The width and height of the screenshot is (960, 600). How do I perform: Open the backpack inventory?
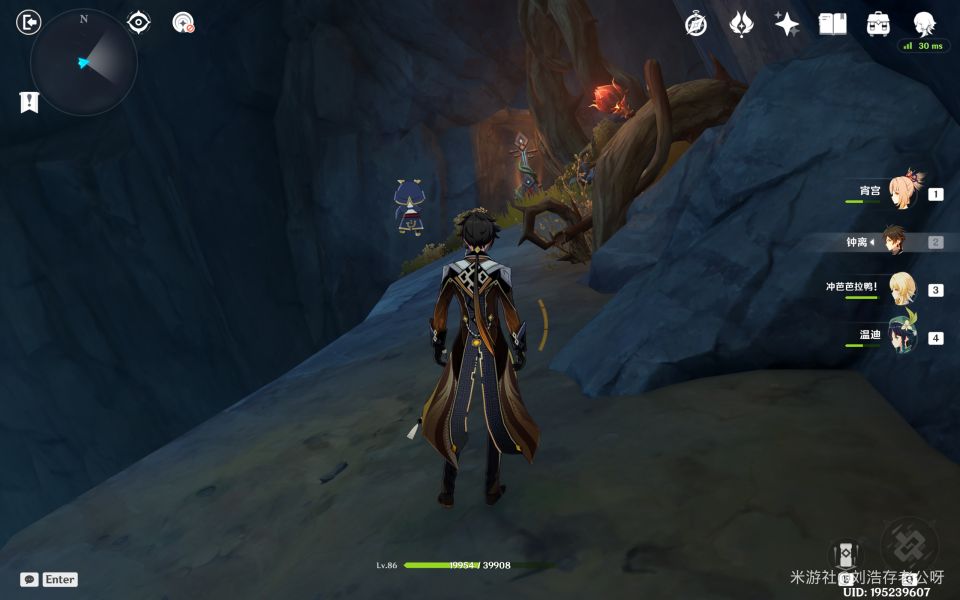coord(878,24)
